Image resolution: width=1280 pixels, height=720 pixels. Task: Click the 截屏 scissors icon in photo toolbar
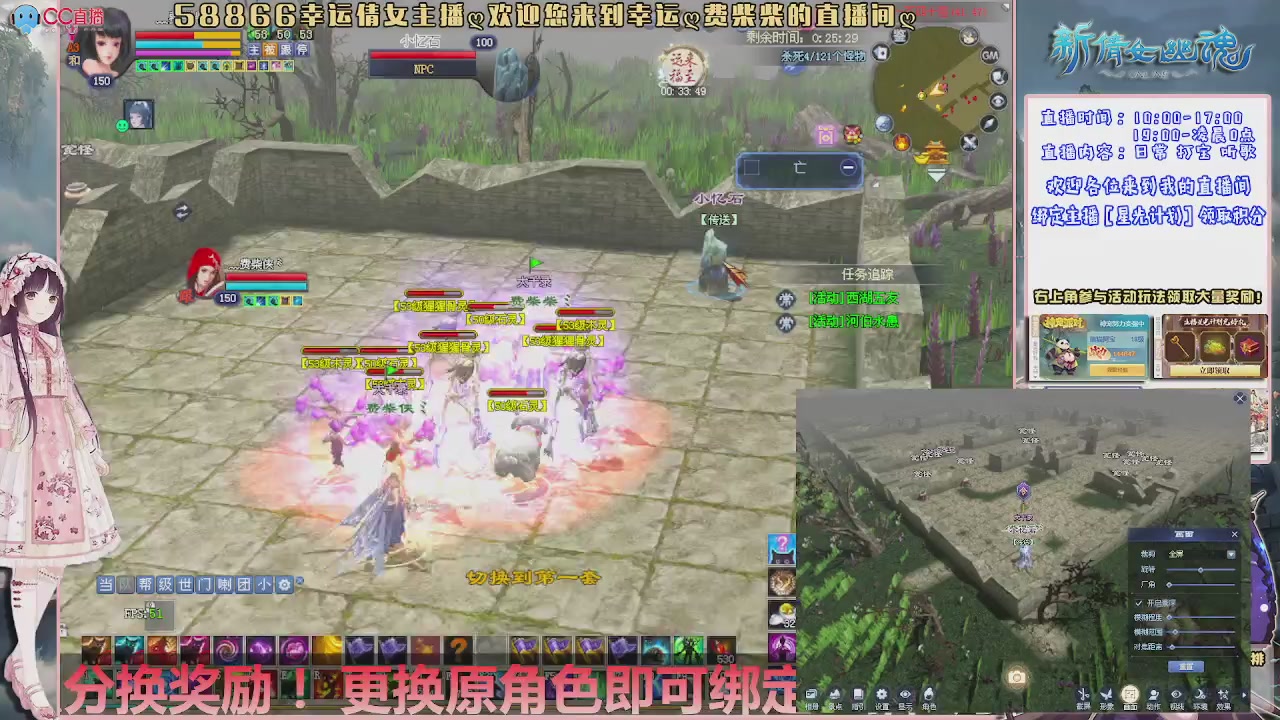pyautogui.click(x=1083, y=693)
